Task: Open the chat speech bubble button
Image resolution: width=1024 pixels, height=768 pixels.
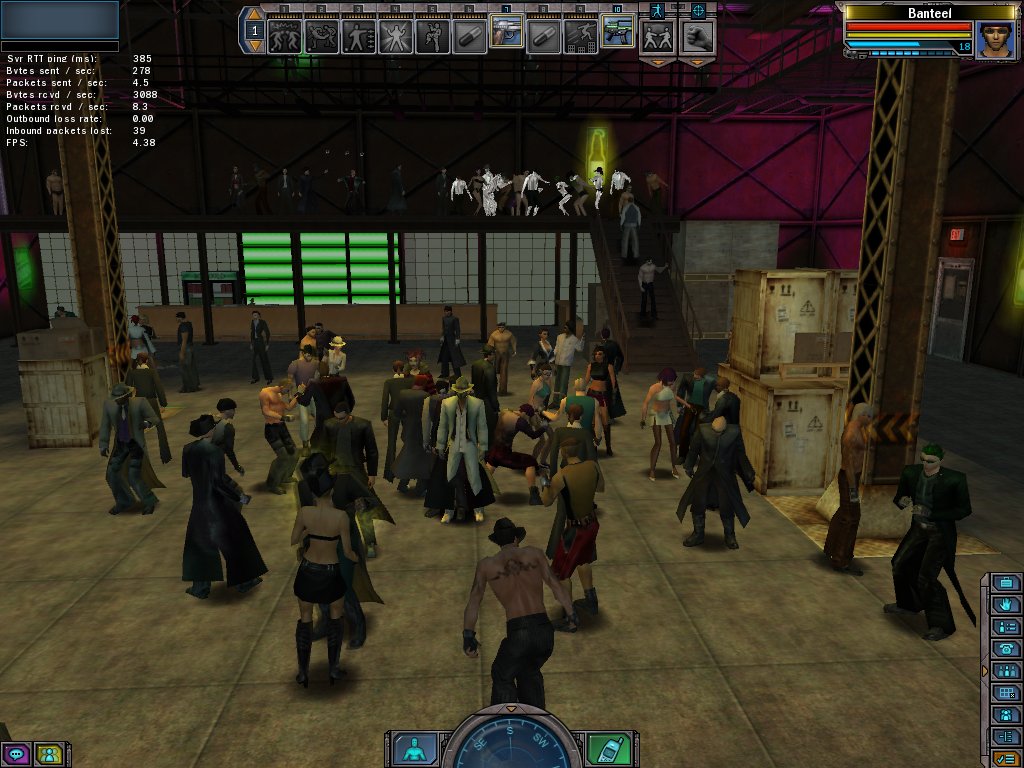Action: 16,754
